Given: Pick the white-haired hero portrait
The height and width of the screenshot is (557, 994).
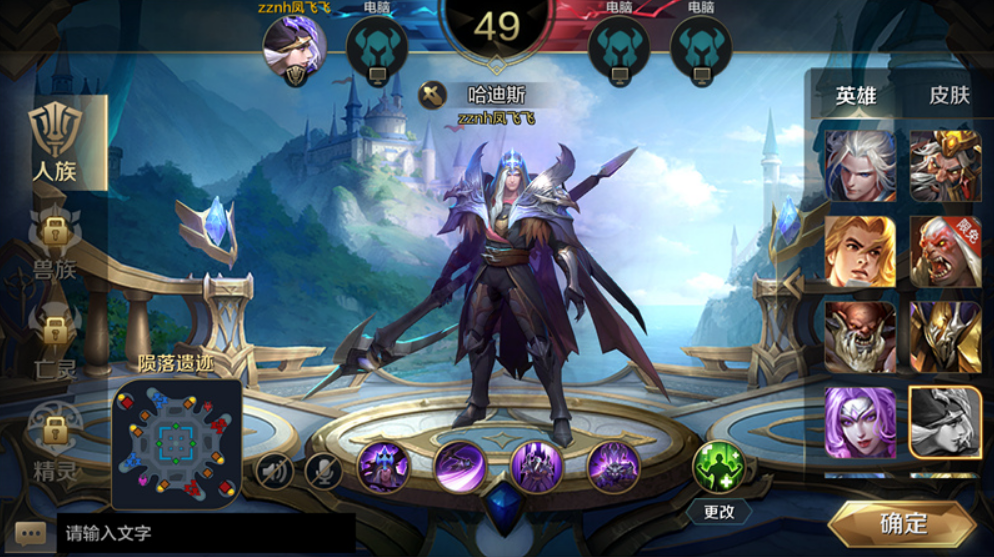Looking at the screenshot, I should [860, 165].
